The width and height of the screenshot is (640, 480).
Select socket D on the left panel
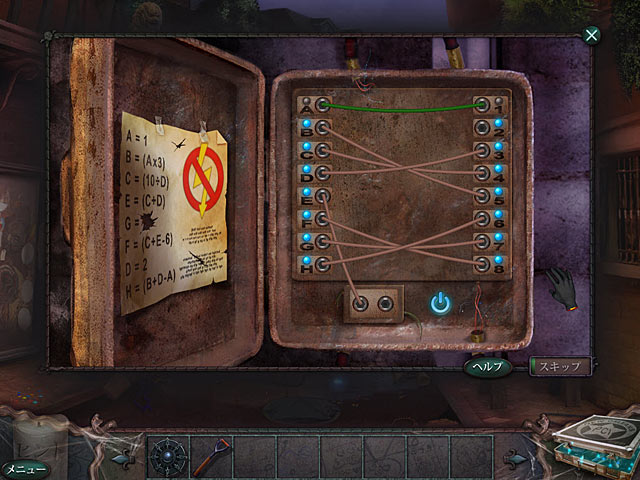click(322, 173)
